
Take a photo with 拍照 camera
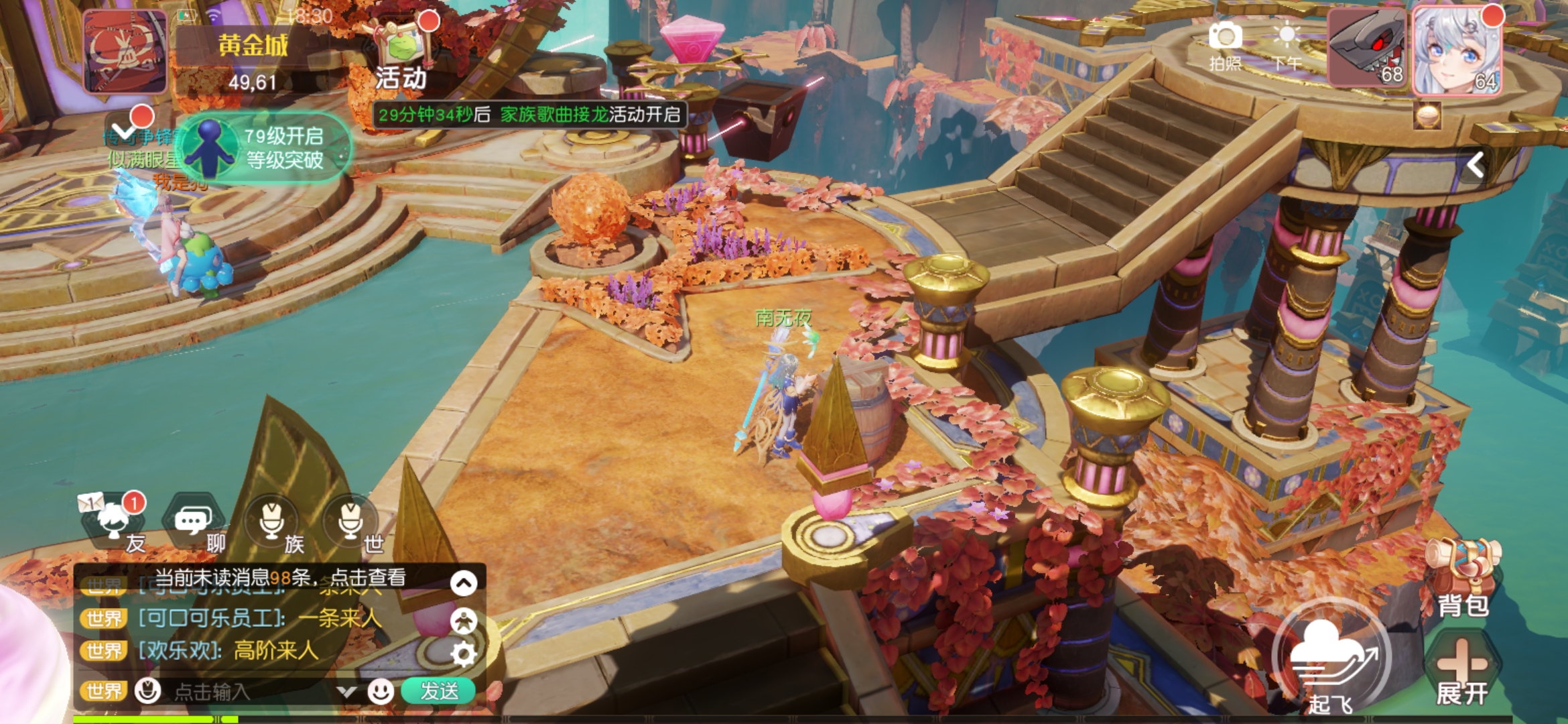coord(1225,44)
